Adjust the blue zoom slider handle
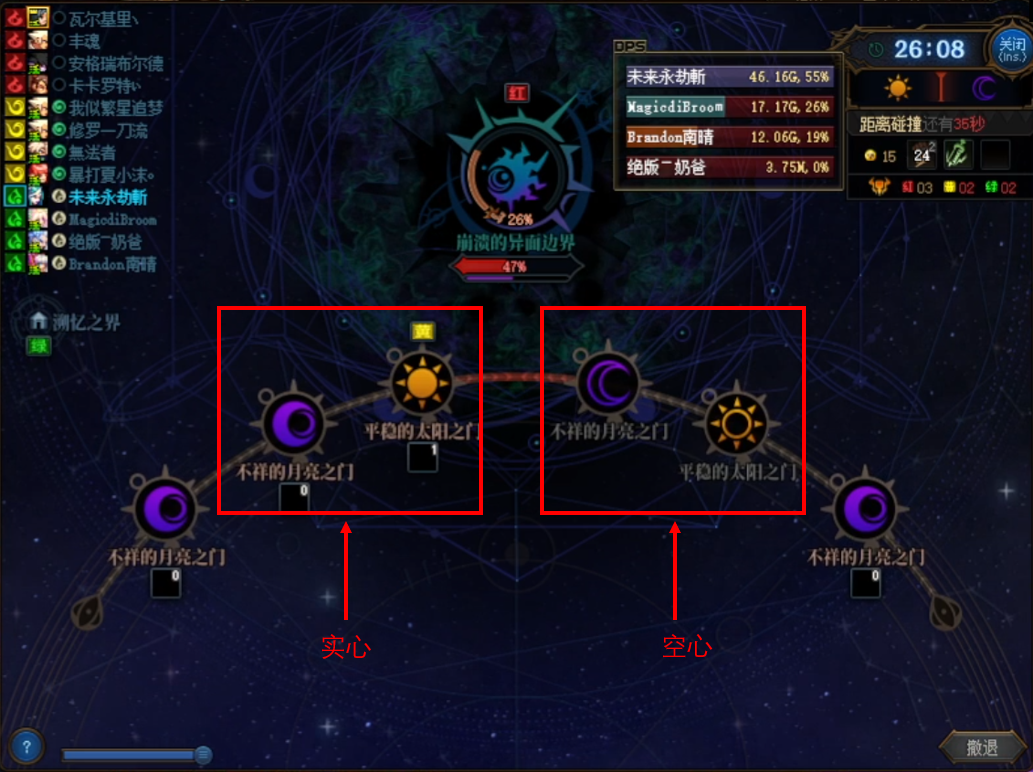Viewport: 1033px width, 772px height. [203, 755]
